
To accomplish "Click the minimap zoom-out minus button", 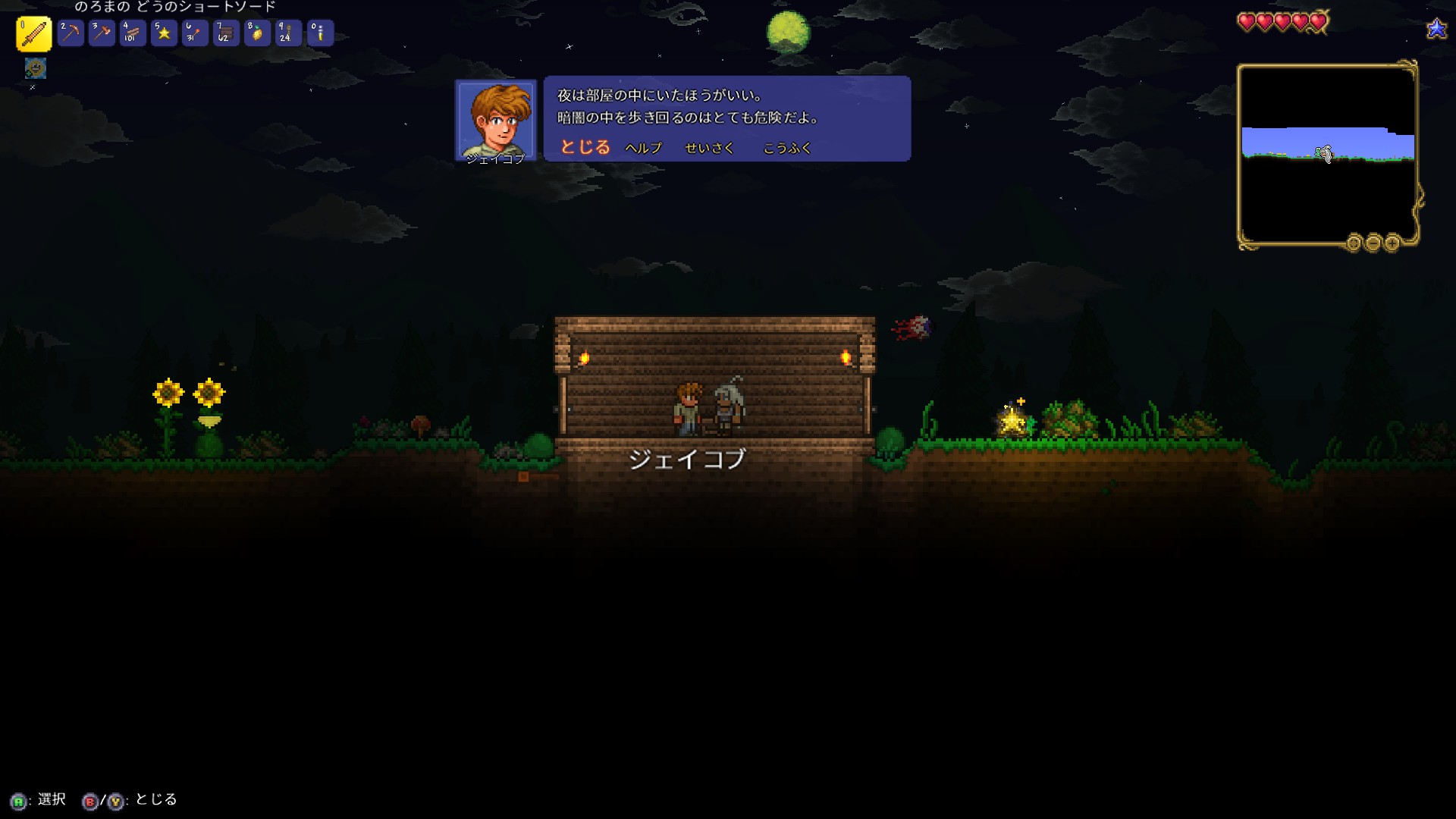I will [1373, 243].
